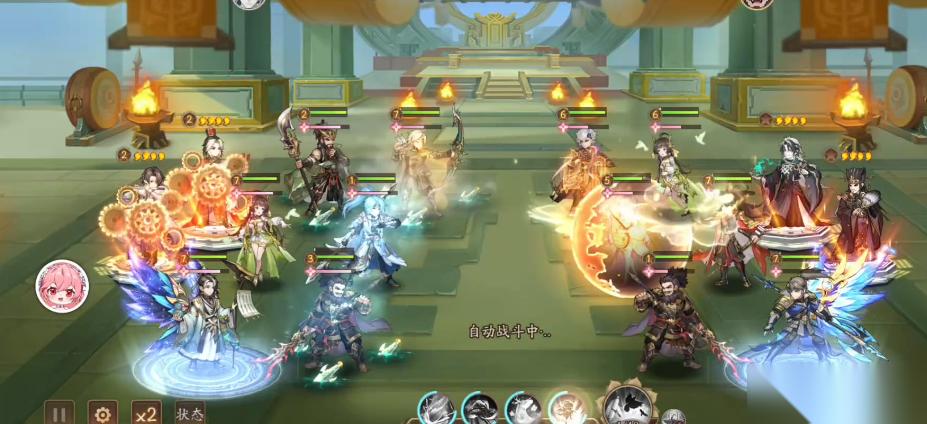The height and width of the screenshot is (424, 927).
Task: Open the gear settings button
Action: click(102, 413)
